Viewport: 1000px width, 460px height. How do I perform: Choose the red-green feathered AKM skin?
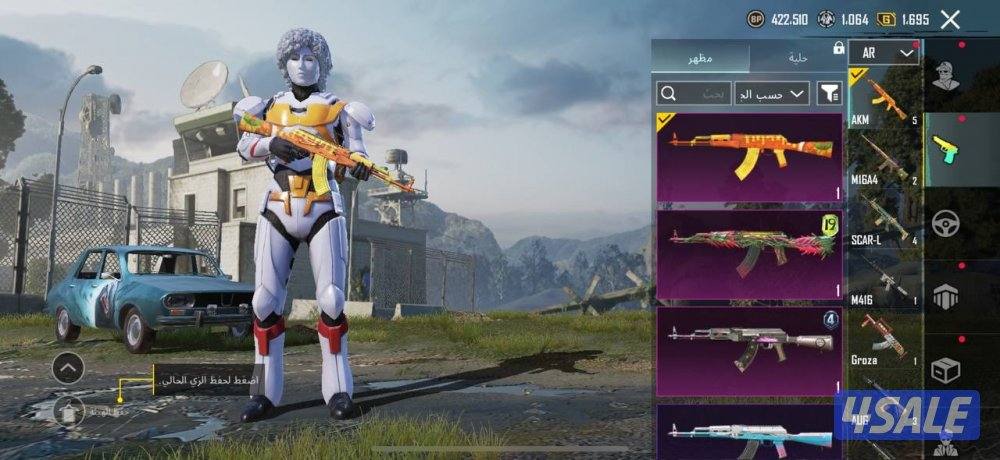749,254
